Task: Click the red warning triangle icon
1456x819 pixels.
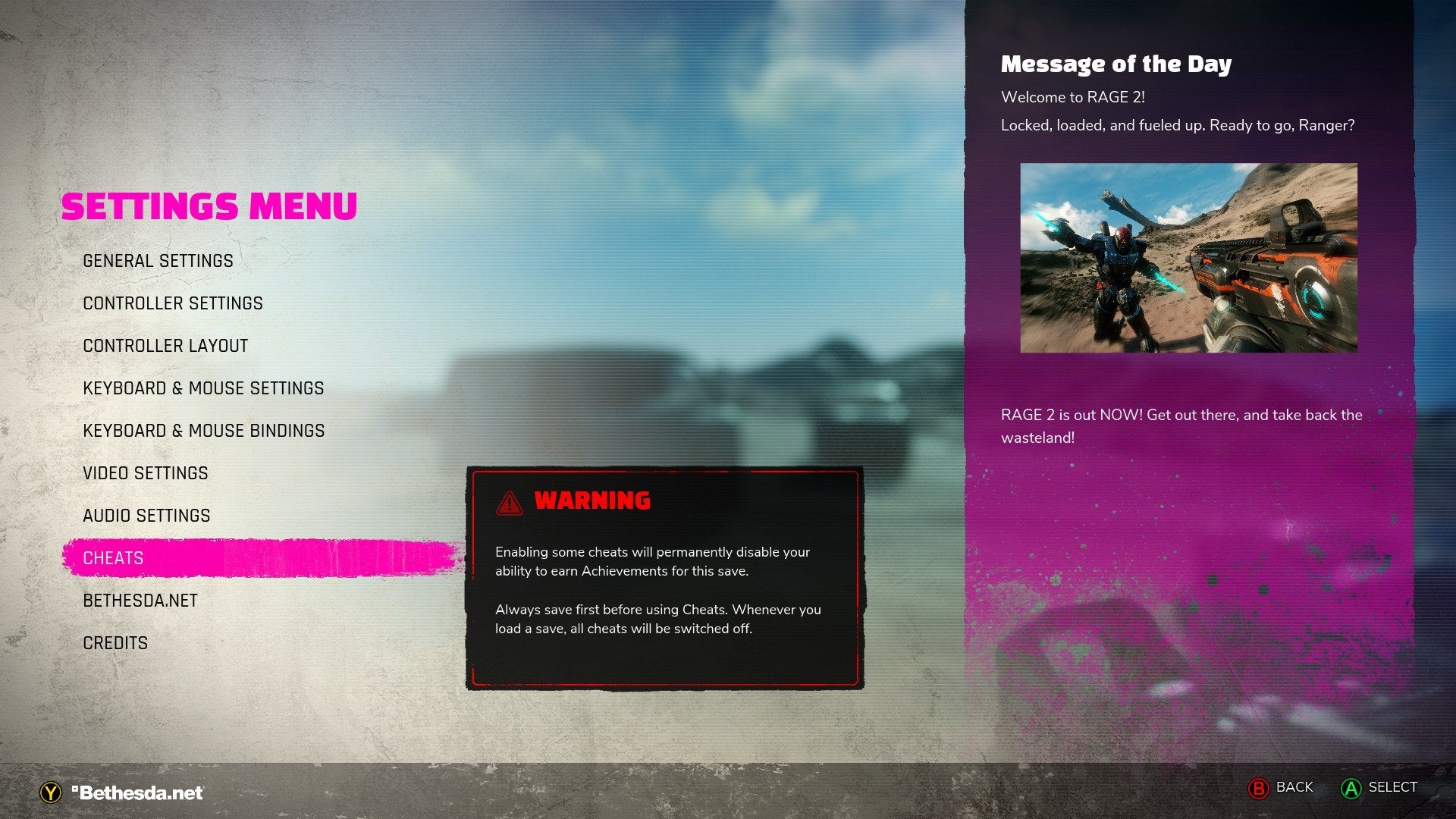Action: click(x=510, y=501)
